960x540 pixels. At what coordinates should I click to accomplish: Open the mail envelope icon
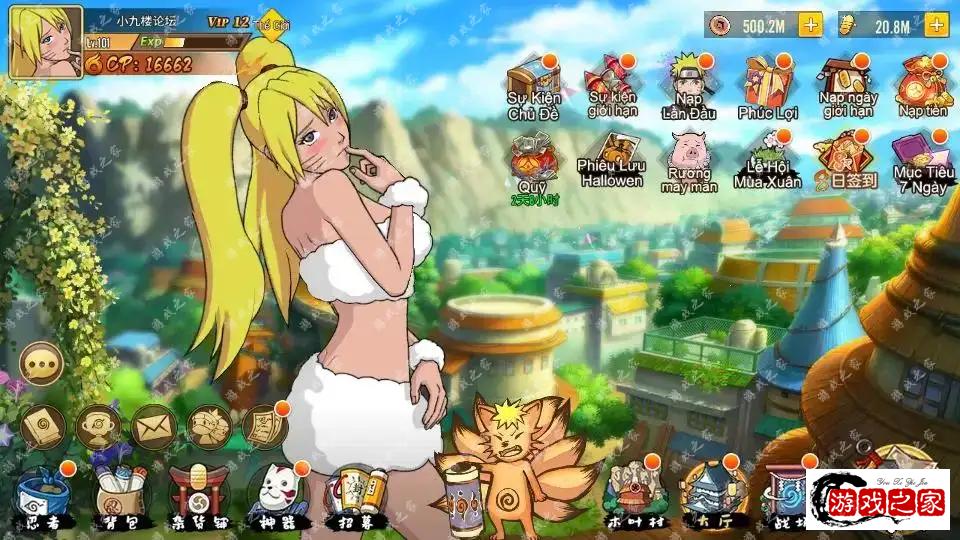click(153, 427)
